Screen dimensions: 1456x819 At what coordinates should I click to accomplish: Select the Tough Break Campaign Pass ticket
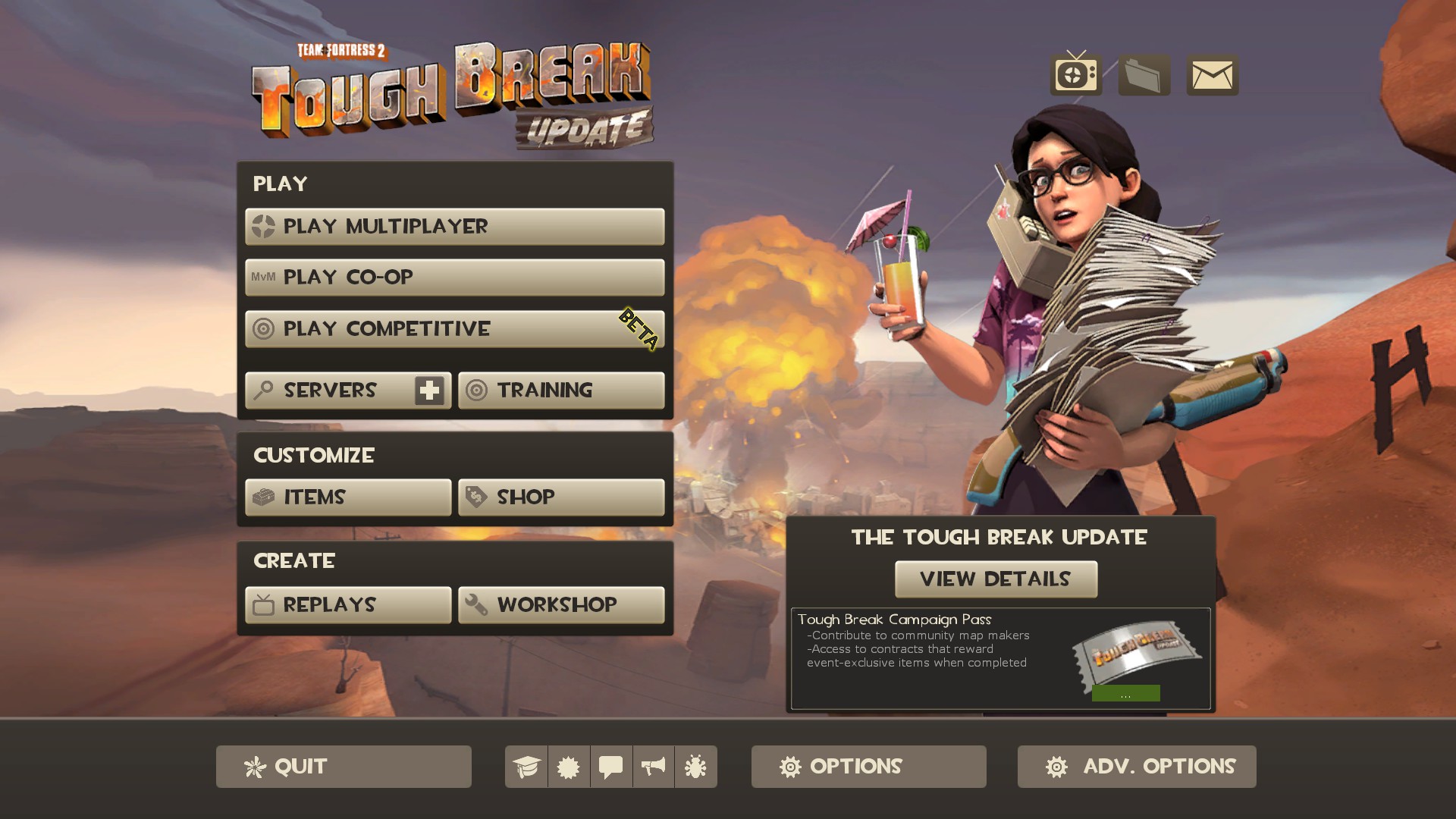tap(1136, 654)
